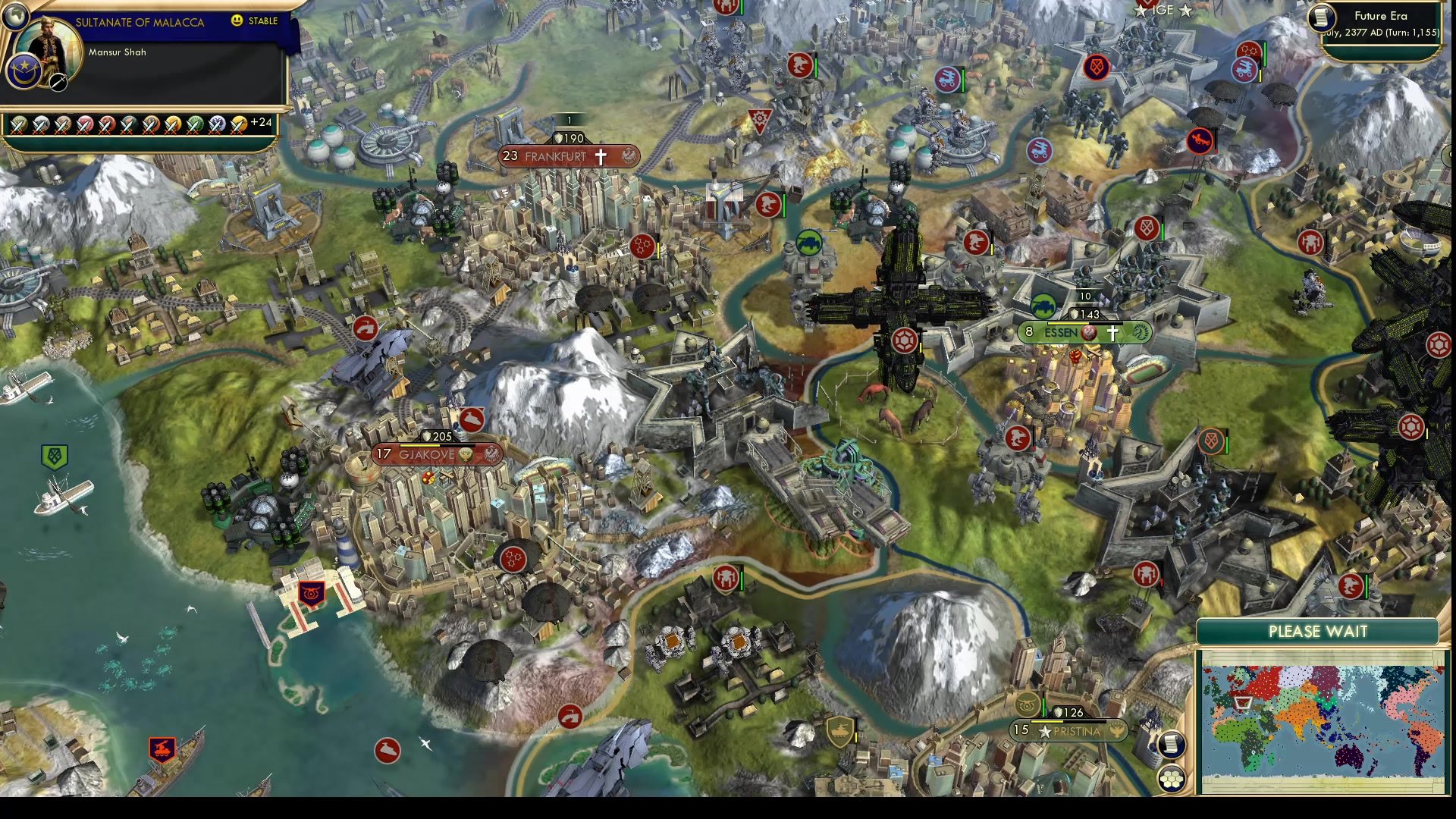Toggle strategic view with the hex grid icon

(1172, 777)
